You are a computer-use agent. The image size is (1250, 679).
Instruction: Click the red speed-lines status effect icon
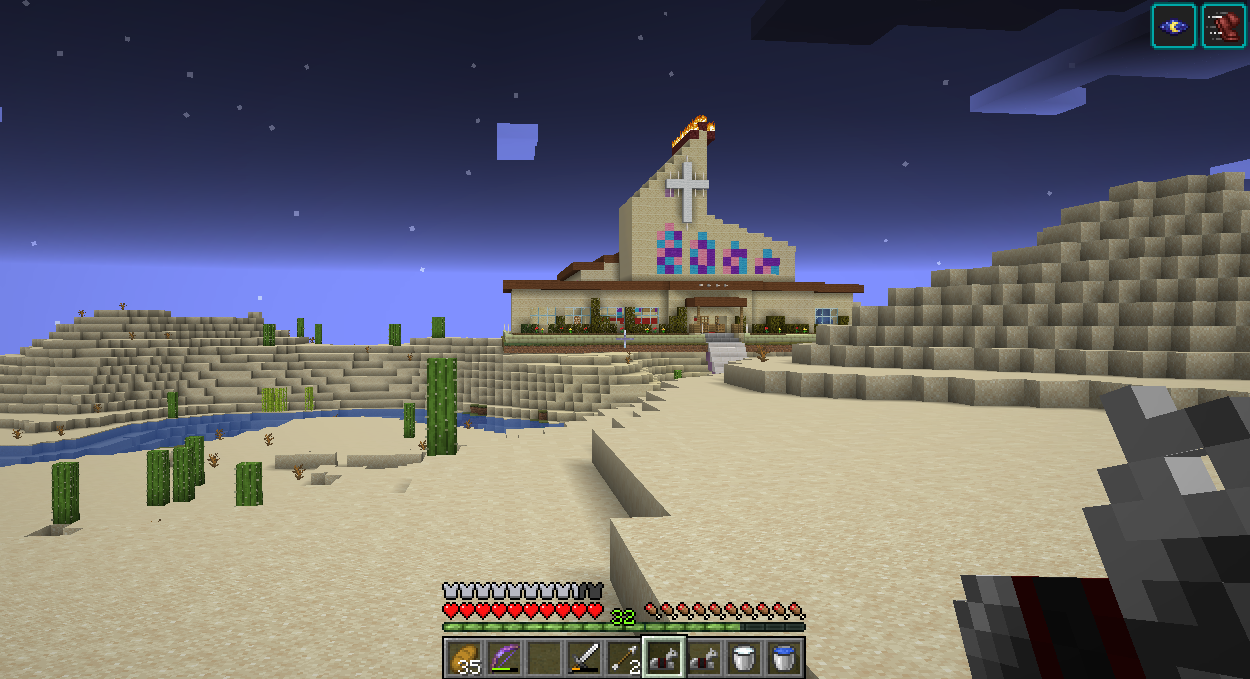pyautogui.click(x=1222, y=26)
